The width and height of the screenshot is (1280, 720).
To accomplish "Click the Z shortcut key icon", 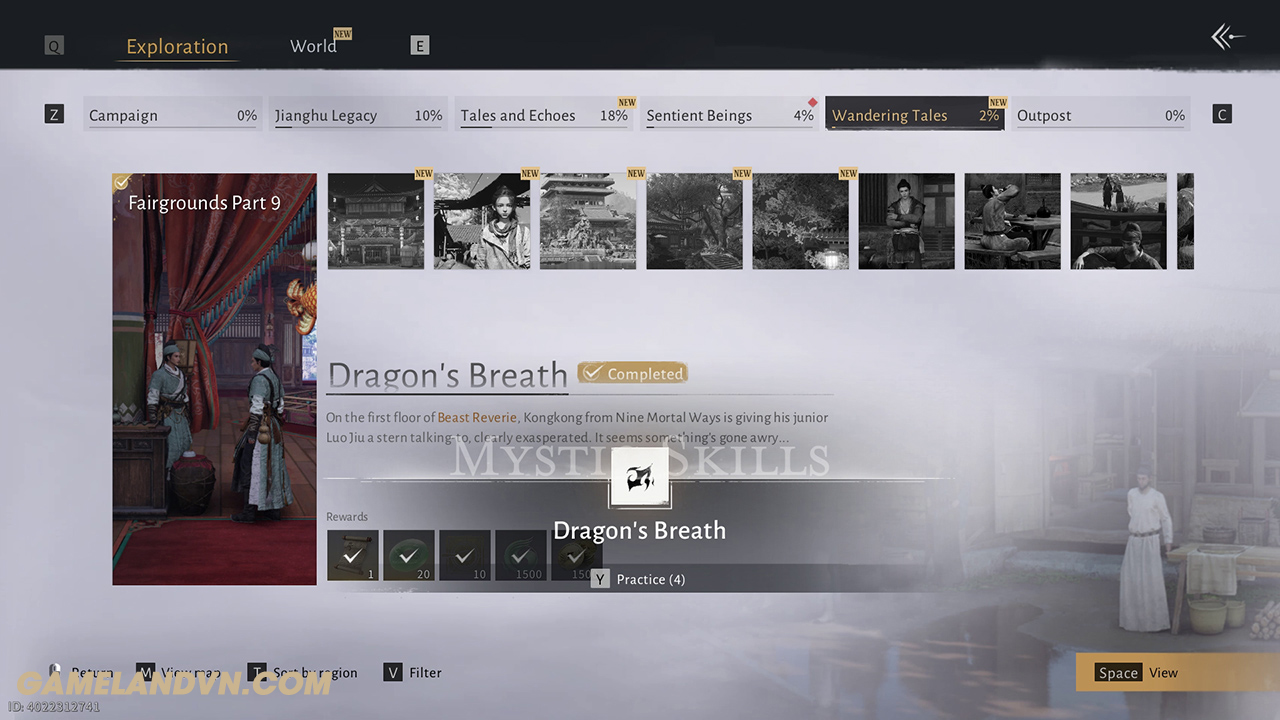I will (x=53, y=114).
